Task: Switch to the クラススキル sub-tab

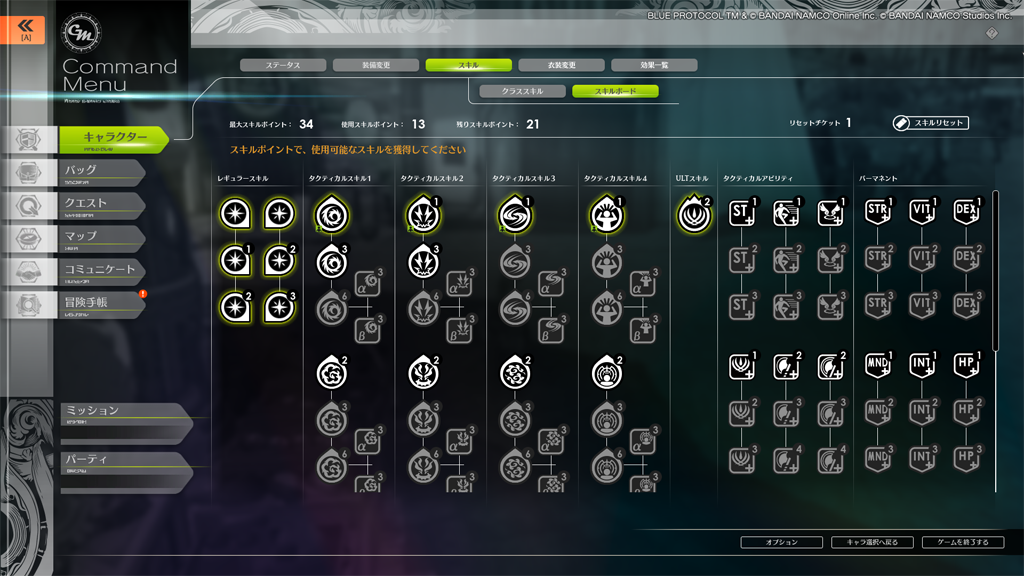Action: (x=522, y=91)
